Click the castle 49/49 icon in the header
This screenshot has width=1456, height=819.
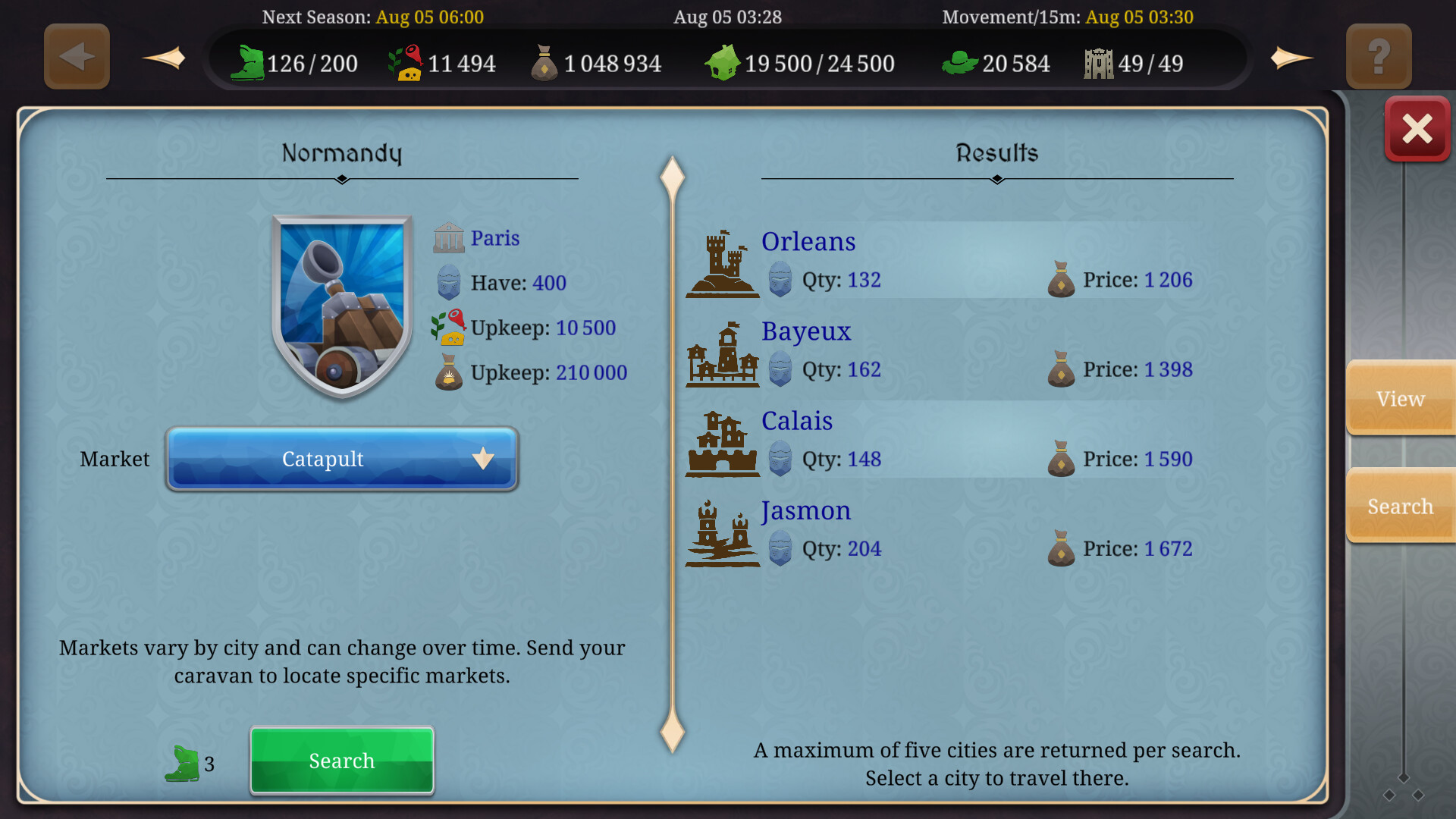[x=1097, y=63]
